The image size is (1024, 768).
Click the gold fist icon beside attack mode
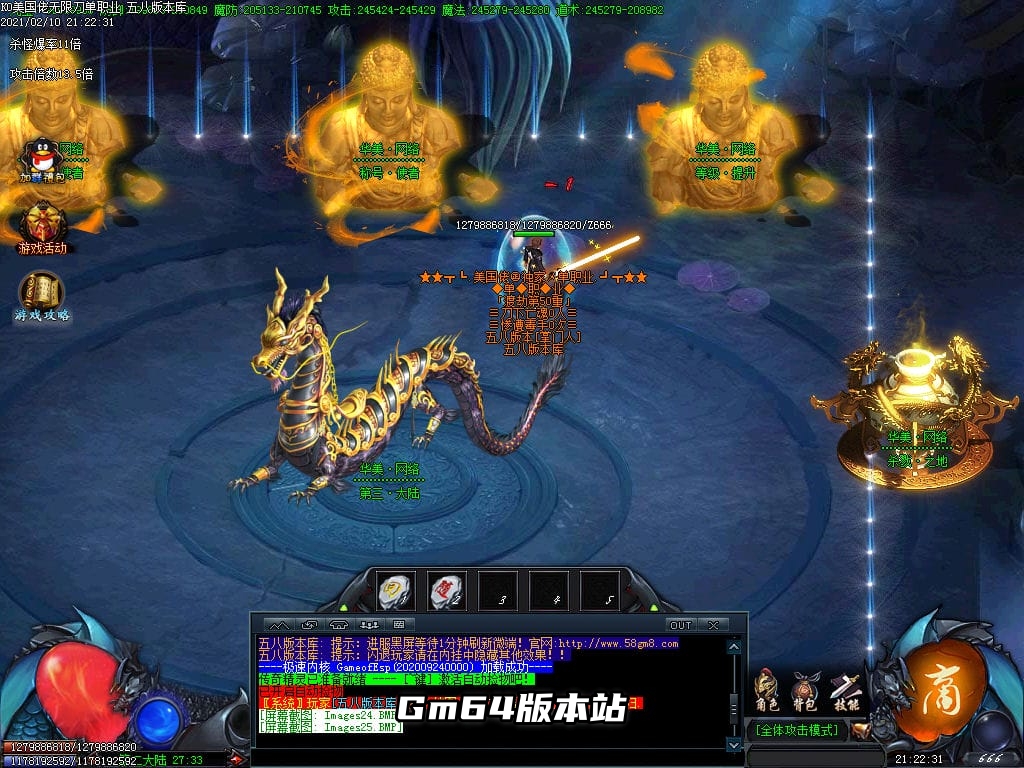pyautogui.click(x=861, y=731)
